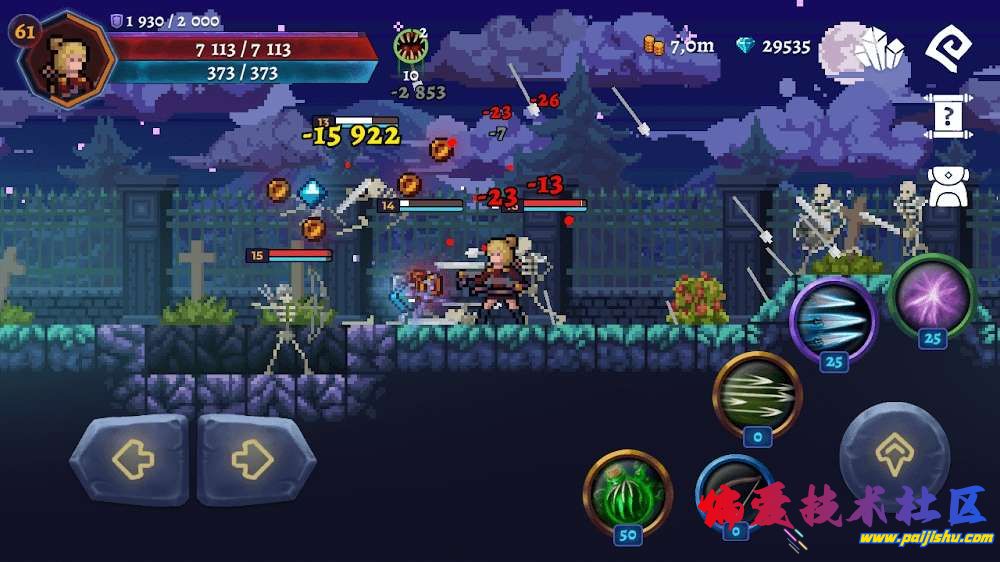Open the spiral rune menu icon
The width and height of the screenshot is (1000, 562).
947,46
